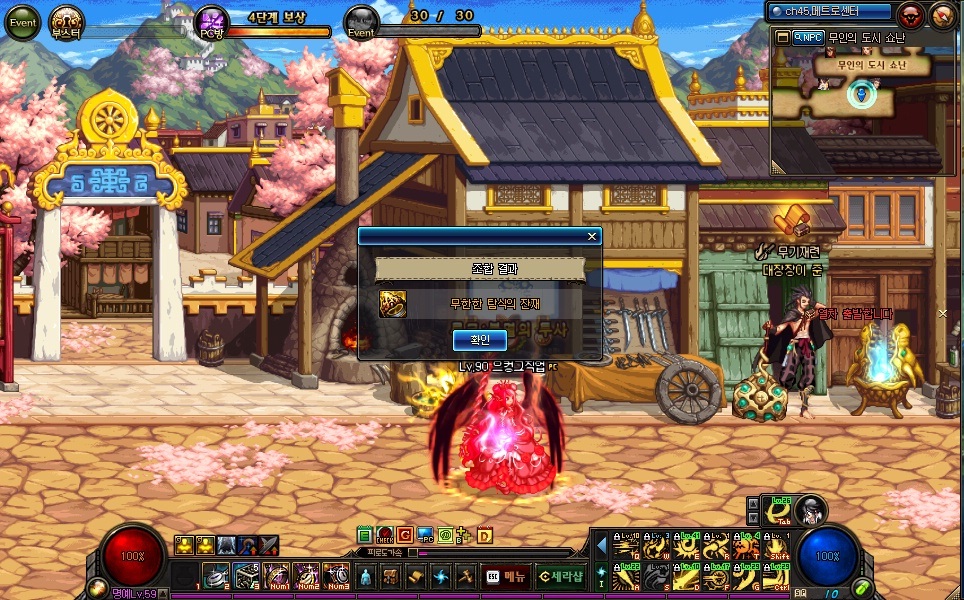This screenshot has width=964, height=600.
Task: Select the Num1 quick slot item
Action: pos(275,576)
